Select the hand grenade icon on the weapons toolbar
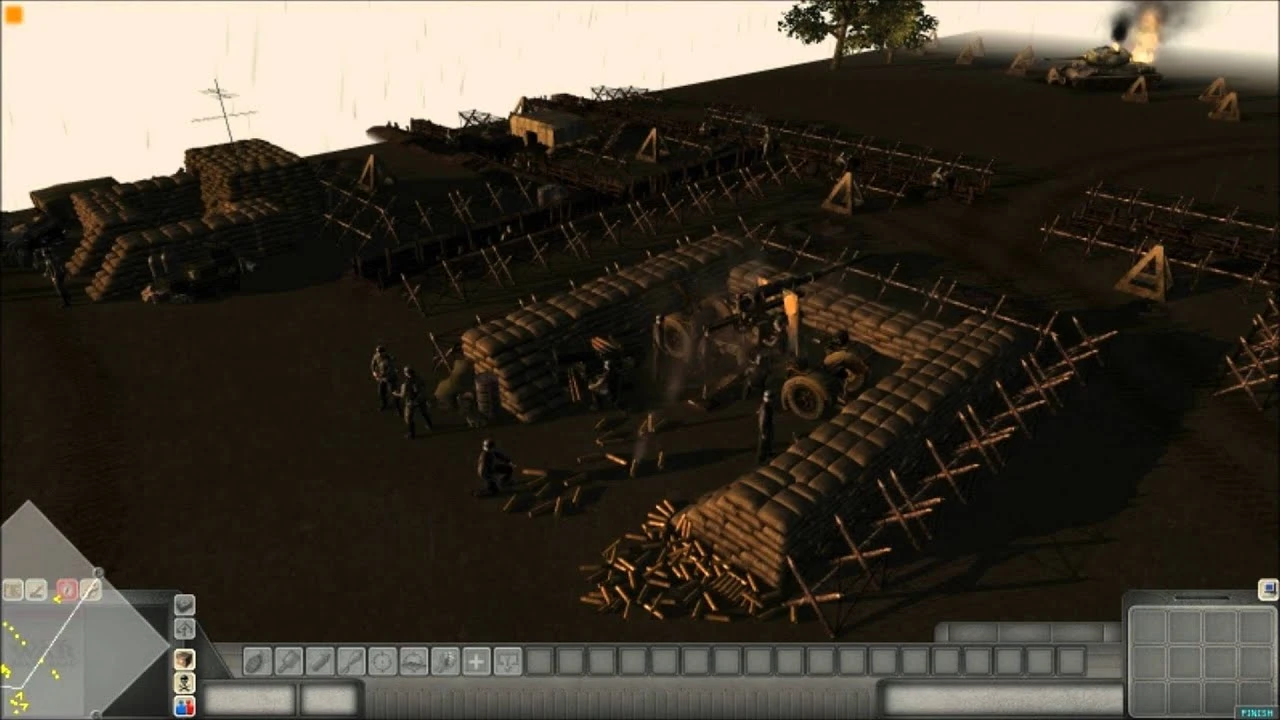Viewport: 1280px width, 720px height. [256, 661]
